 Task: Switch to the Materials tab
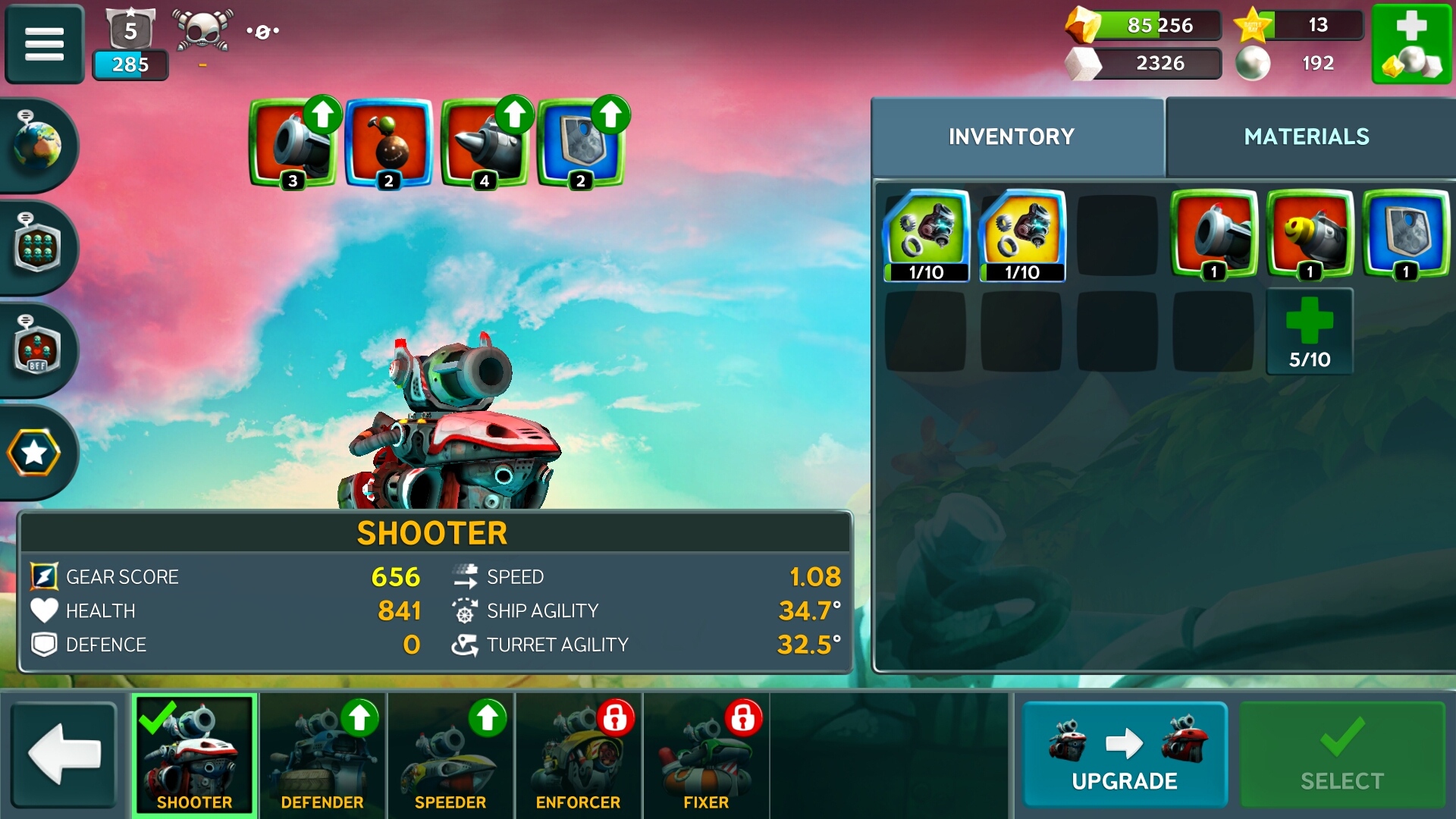[x=1306, y=136]
